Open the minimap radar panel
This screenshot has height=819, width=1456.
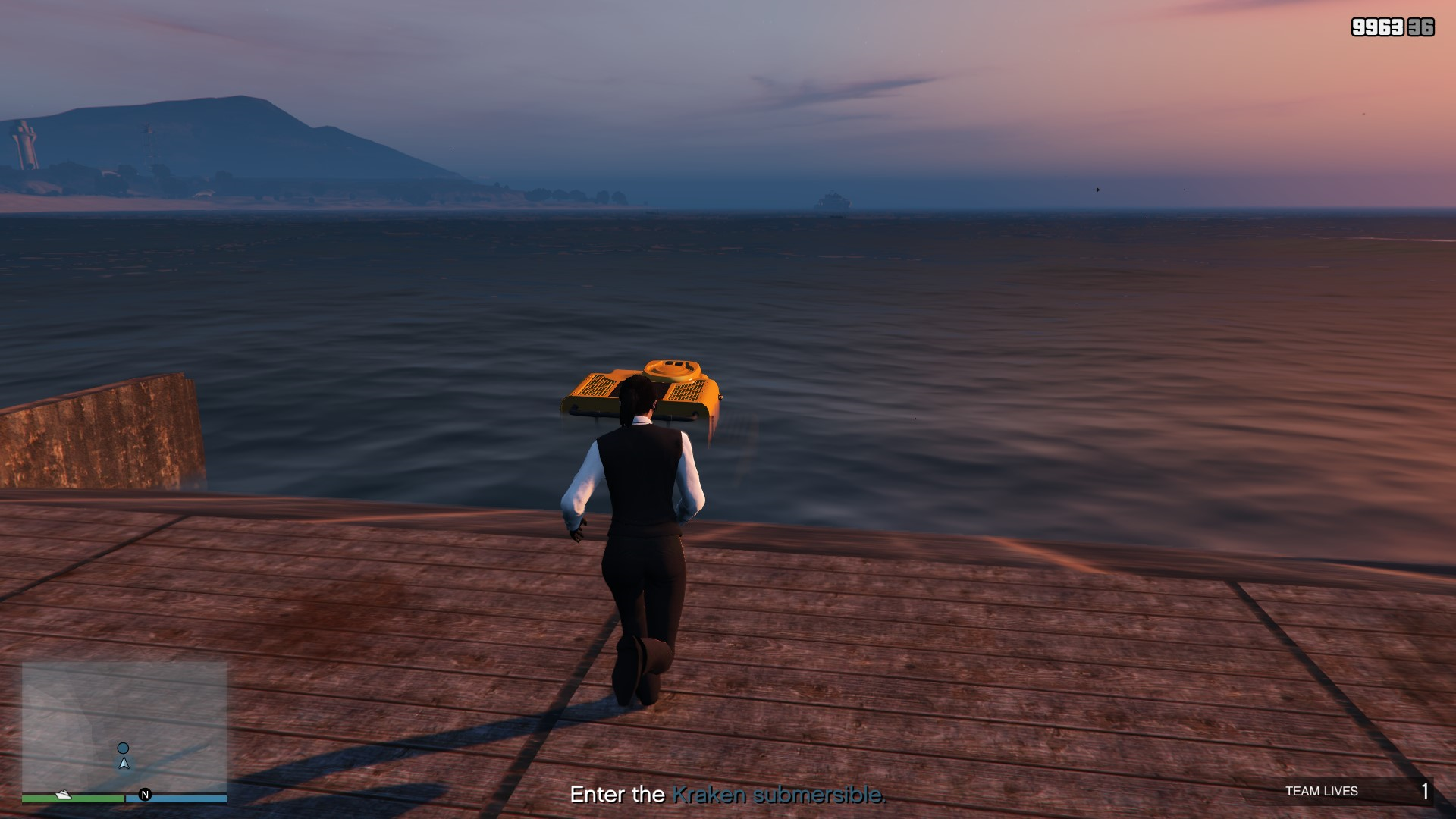[124, 726]
